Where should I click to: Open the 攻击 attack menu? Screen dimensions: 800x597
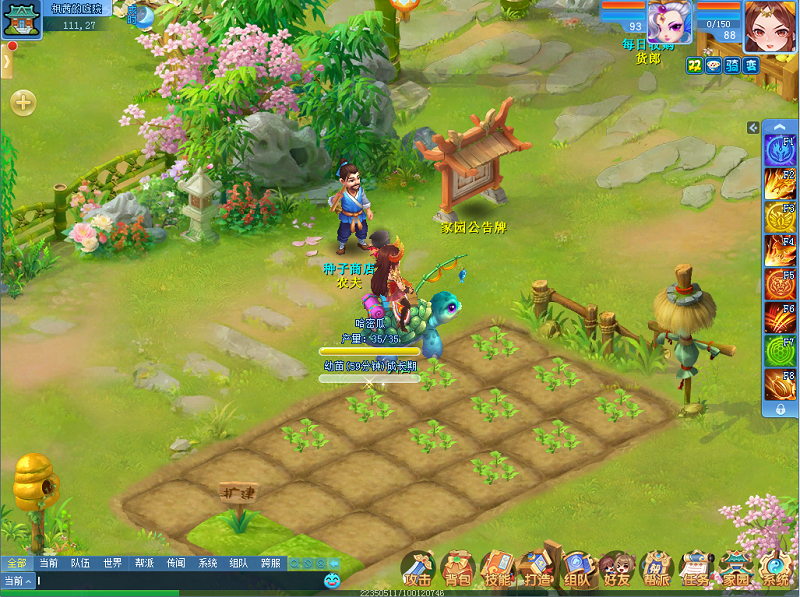(417, 568)
